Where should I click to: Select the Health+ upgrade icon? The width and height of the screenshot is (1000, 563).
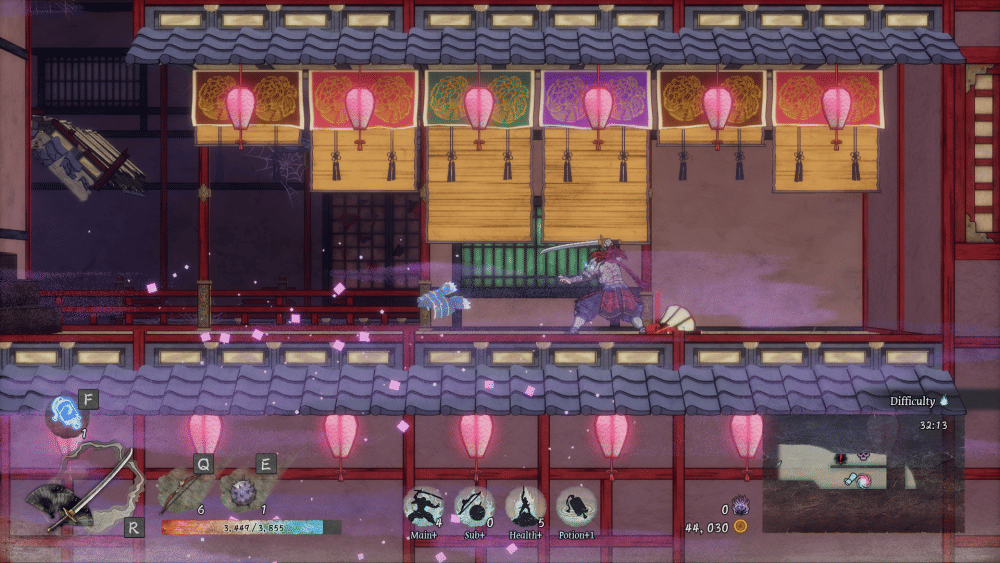(x=525, y=507)
